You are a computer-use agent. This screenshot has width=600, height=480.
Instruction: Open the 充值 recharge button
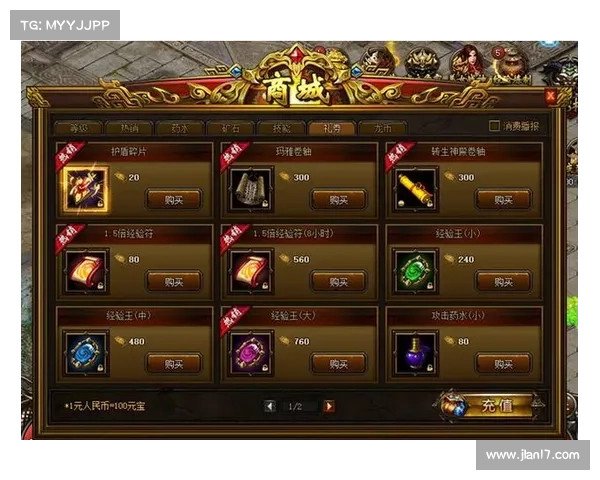click(x=490, y=407)
